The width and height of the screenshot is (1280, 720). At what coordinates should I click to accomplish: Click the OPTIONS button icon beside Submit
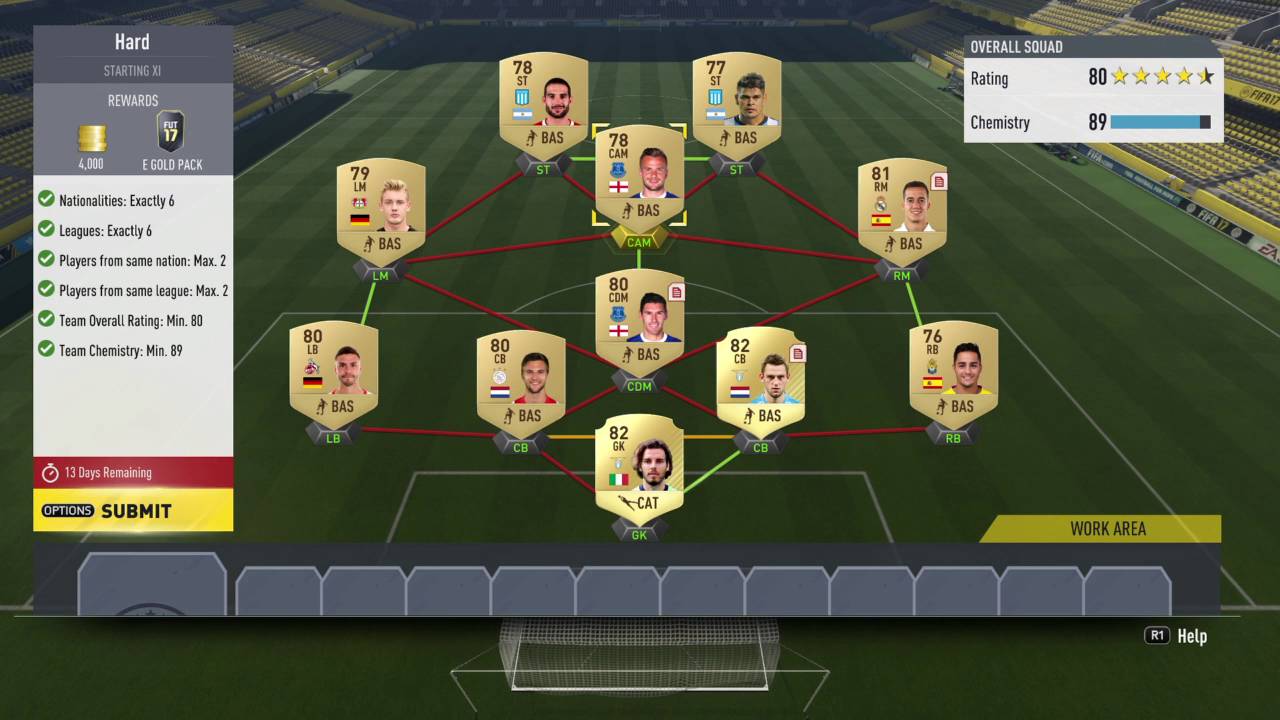pyautogui.click(x=67, y=510)
